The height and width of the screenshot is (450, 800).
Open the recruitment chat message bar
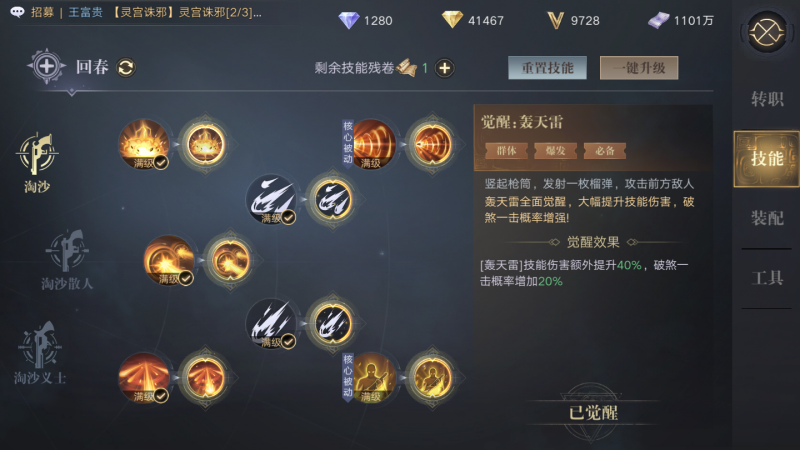140,12
